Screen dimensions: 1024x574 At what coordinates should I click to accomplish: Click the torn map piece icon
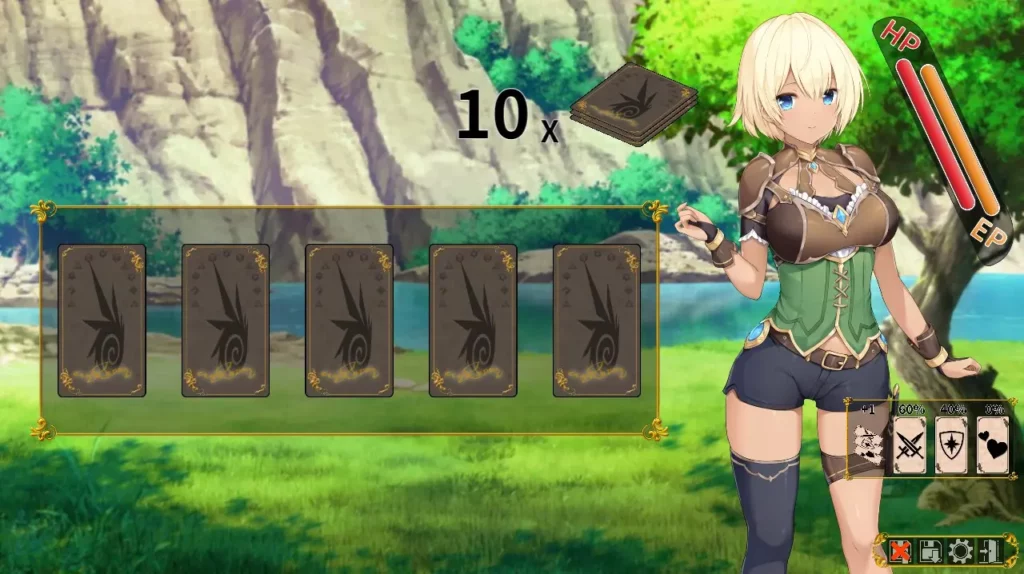[868, 444]
